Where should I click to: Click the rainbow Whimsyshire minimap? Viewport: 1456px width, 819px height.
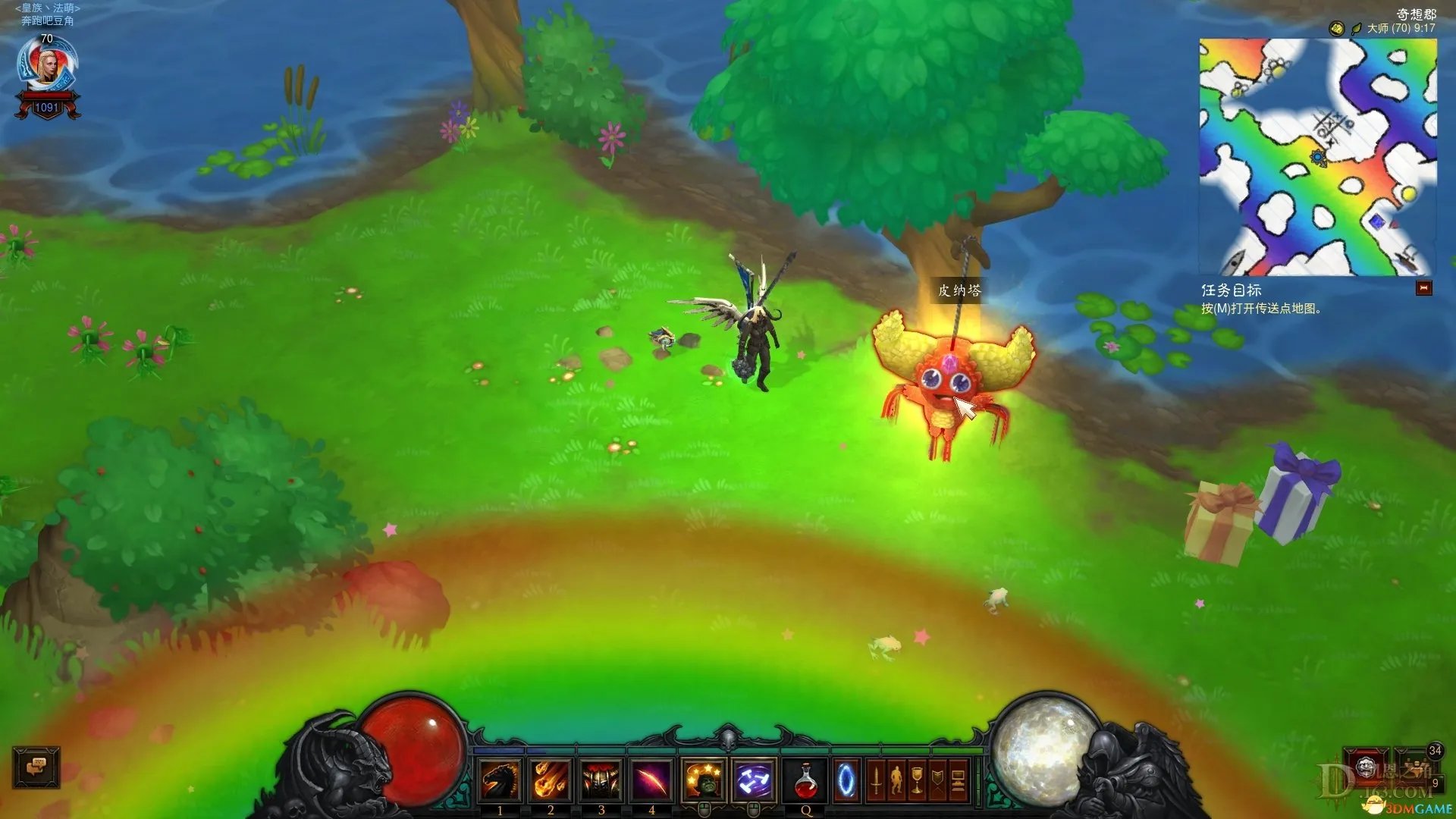coord(1317,157)
